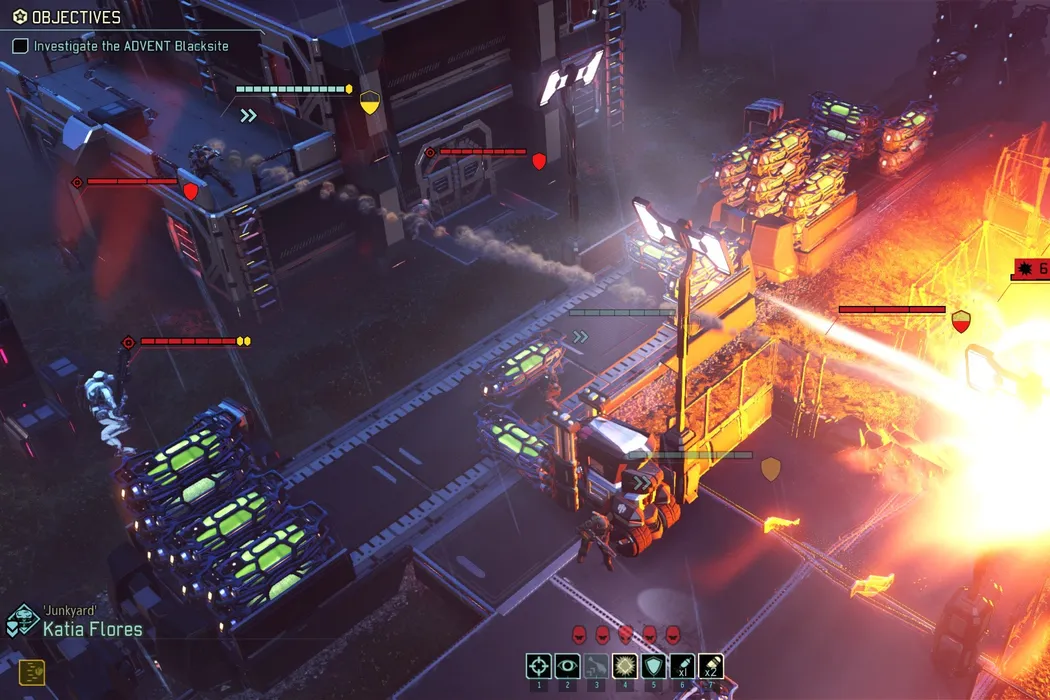
Task: Click Katia Flores' grenadier class icon
Action: (21, 622)
